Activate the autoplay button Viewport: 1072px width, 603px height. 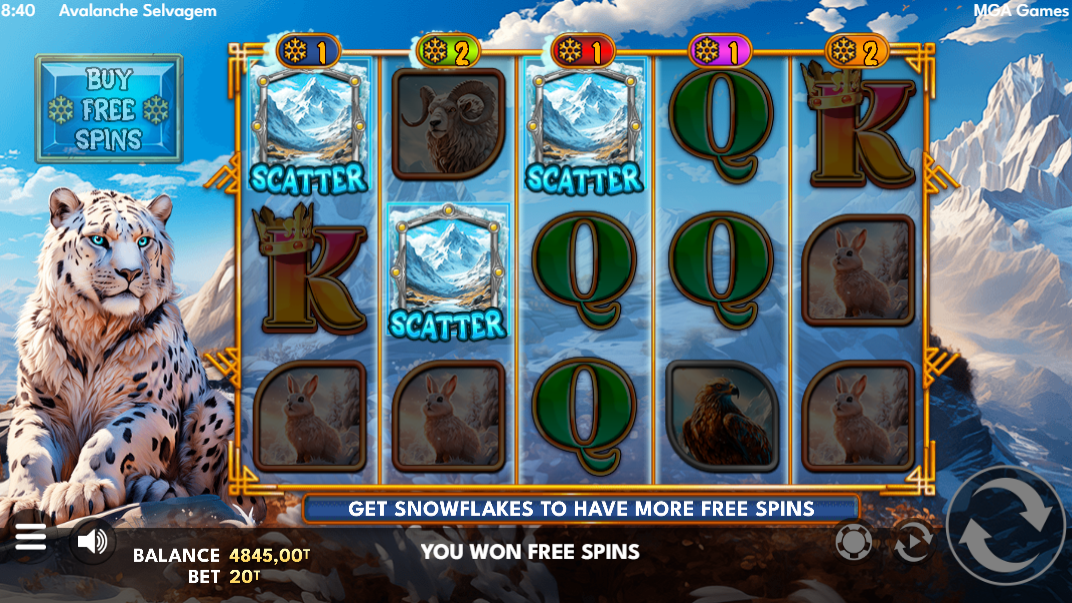click(x=911, y=542)
